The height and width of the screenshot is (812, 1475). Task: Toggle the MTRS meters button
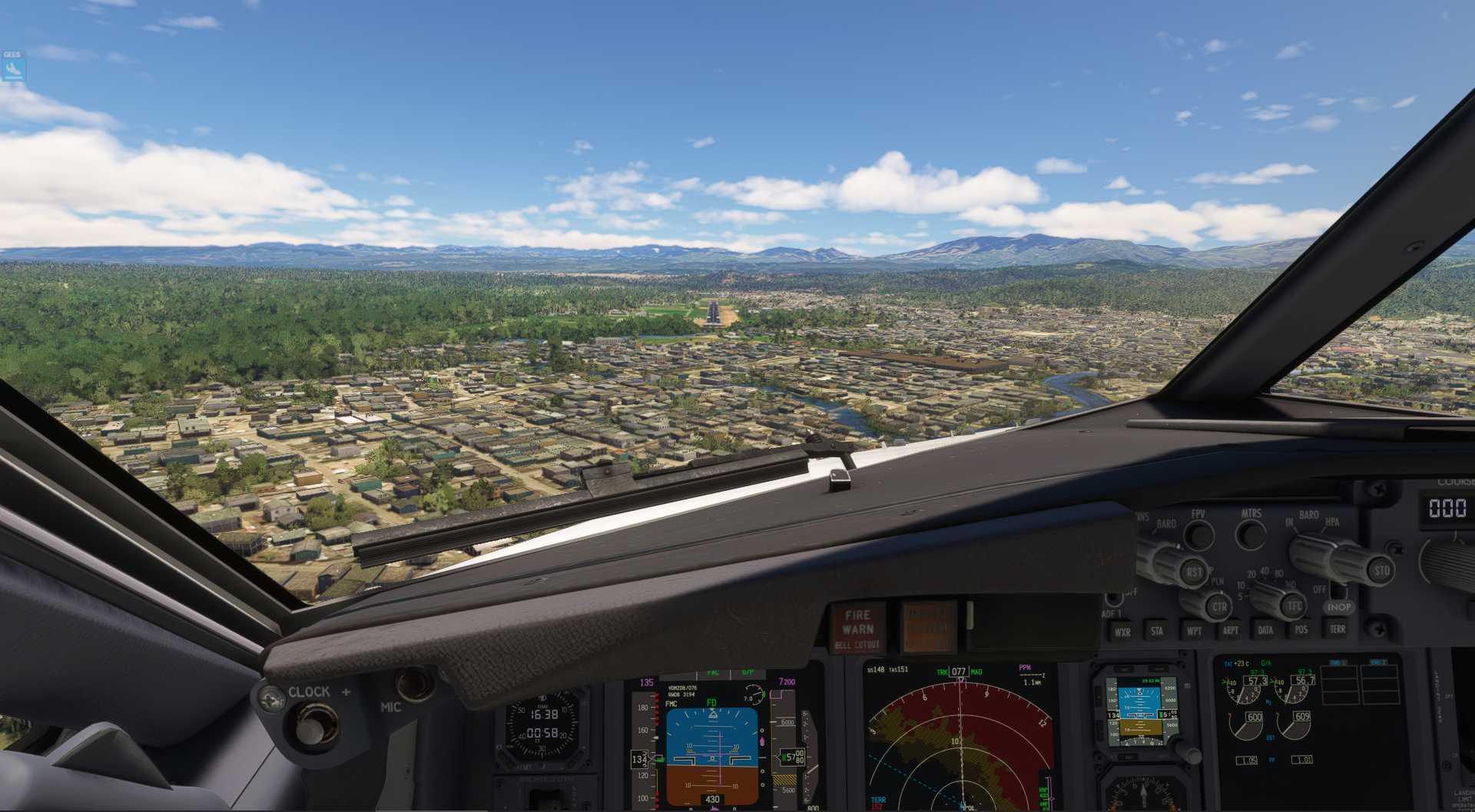click(x=1251, y=533)
